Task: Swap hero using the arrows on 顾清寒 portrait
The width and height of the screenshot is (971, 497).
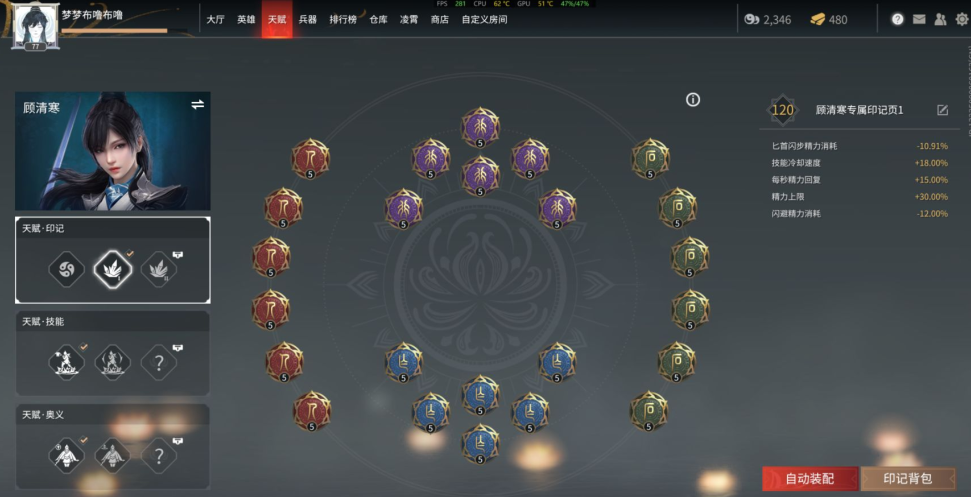Action: click(x=197, y=105)
